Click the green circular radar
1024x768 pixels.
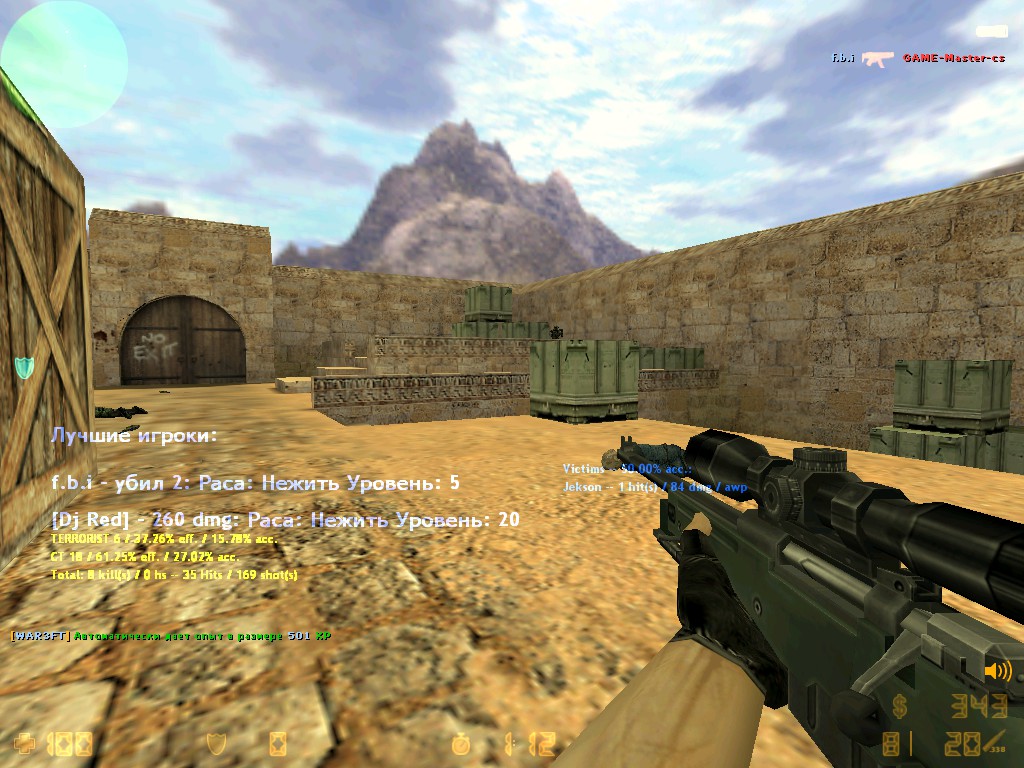(x=64, y=63)
